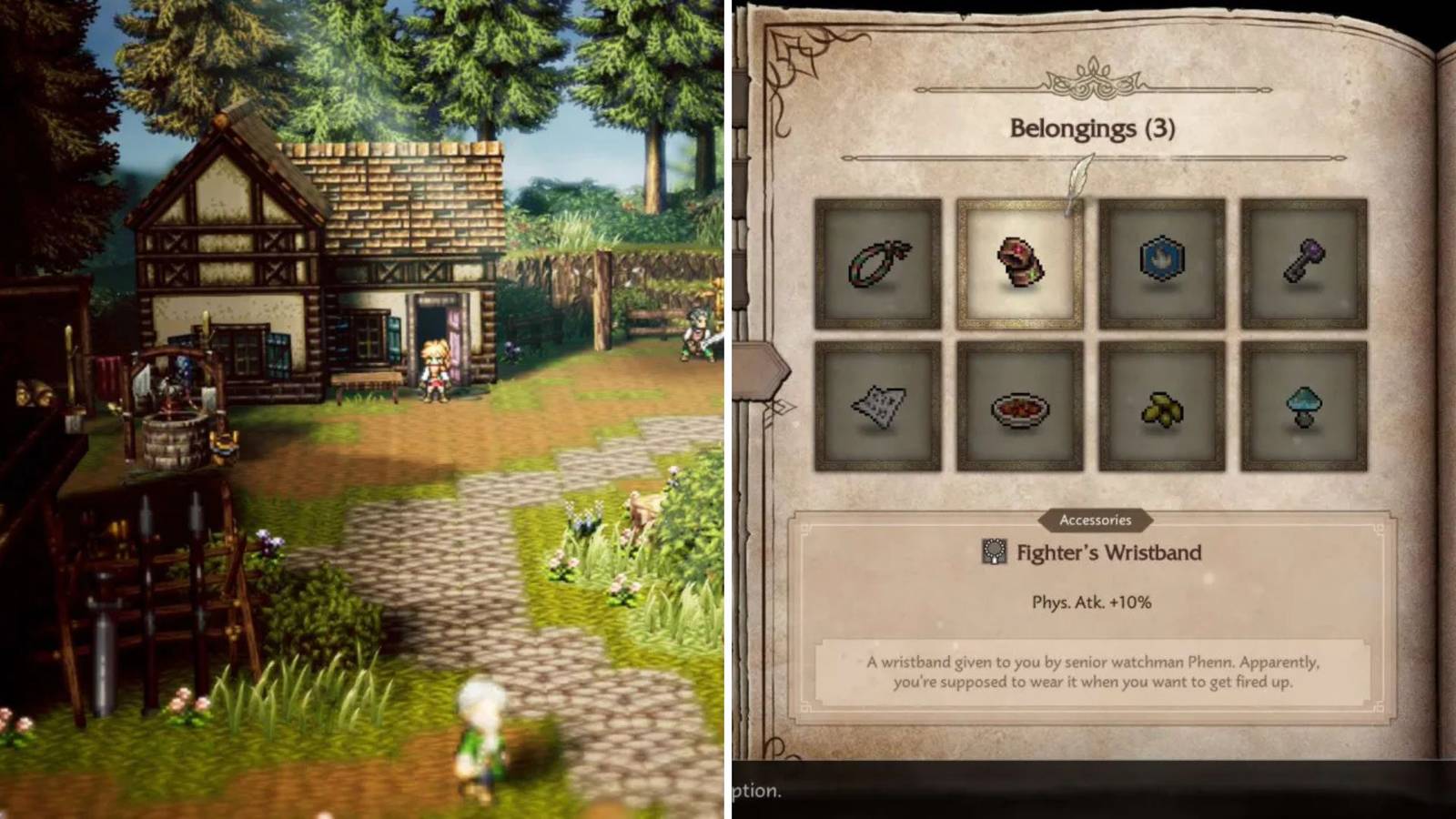
Task: Pick the blue mushroom item
Action: point(1303,407)
